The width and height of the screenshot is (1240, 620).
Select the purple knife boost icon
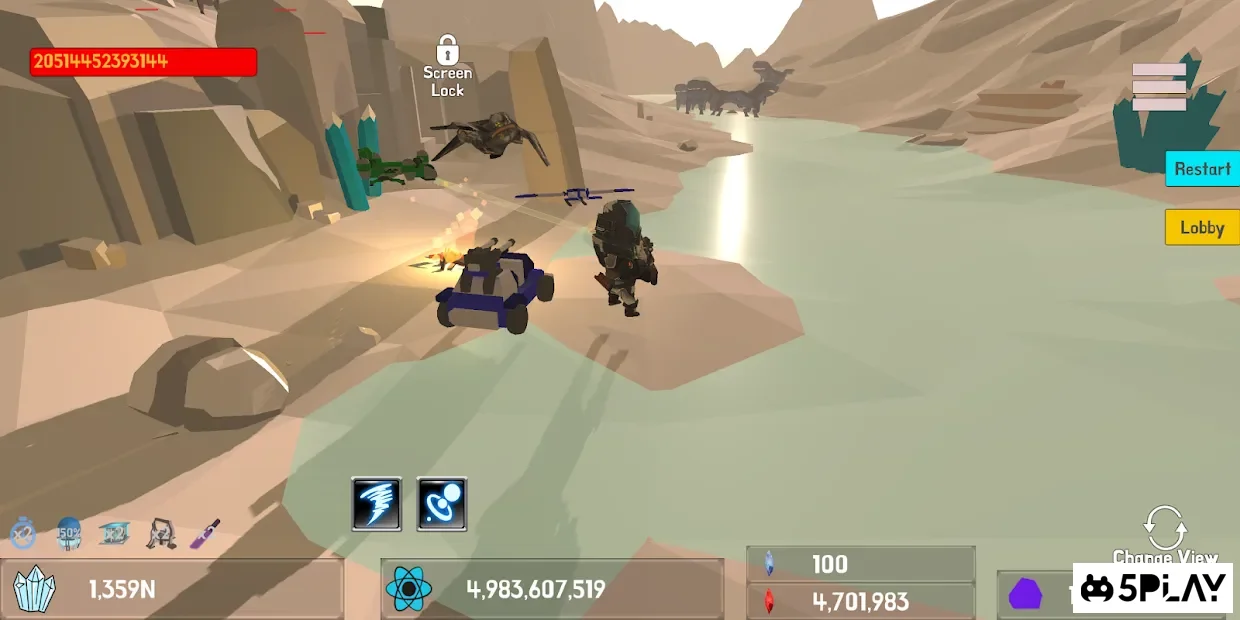205,533
